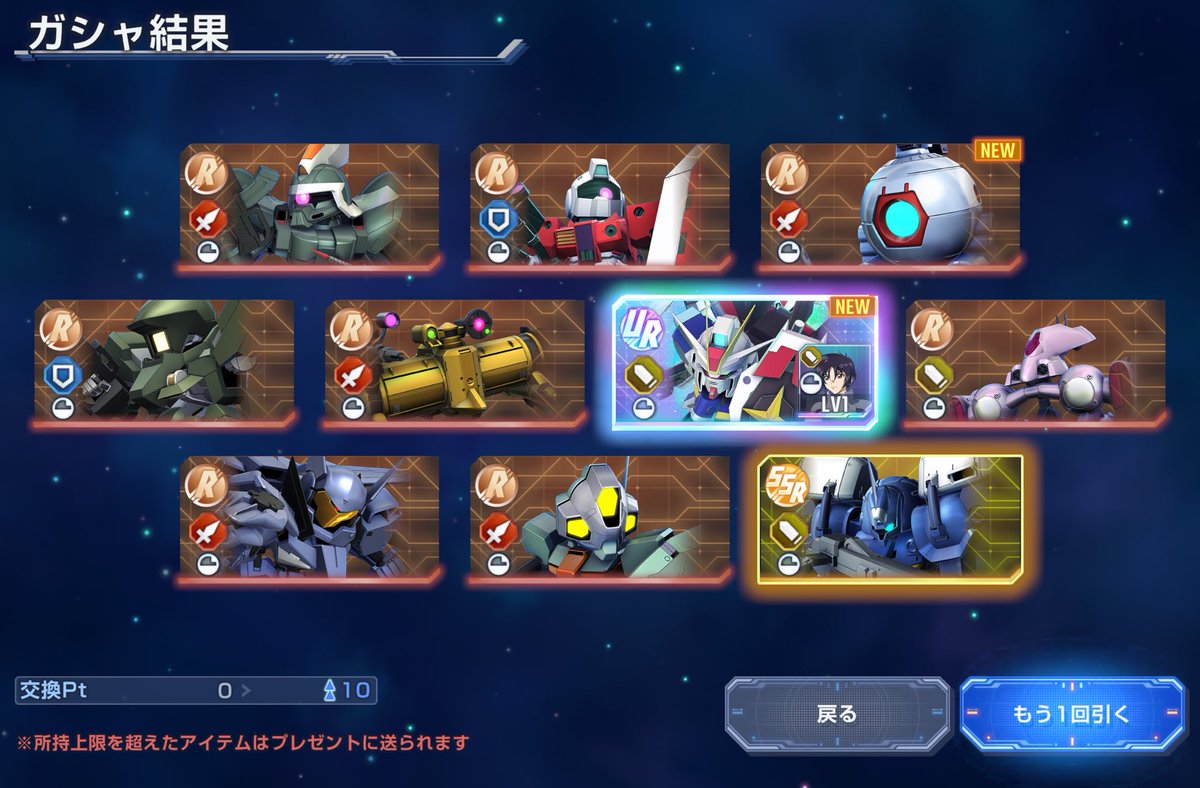The height and width of the screenshot is (788, 1200).
Task: Choose the yellow-eyed teal robot card
Action: [x=600, y=519]
